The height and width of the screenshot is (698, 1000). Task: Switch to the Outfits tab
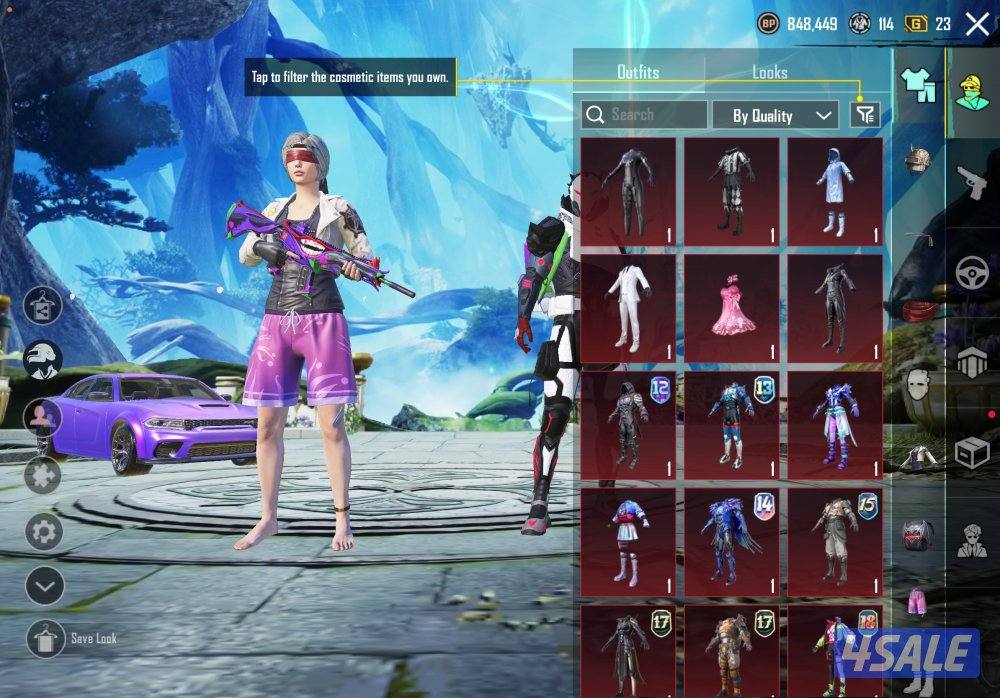pyautogui.click(x=638, y=72)
